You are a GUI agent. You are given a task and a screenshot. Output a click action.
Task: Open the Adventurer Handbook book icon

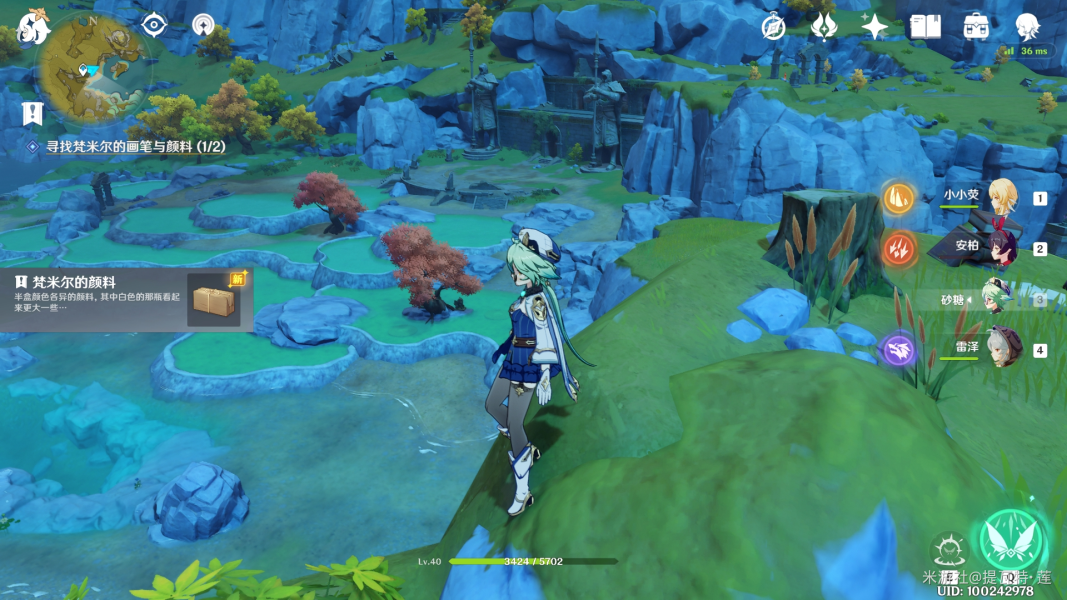point(925,27)
